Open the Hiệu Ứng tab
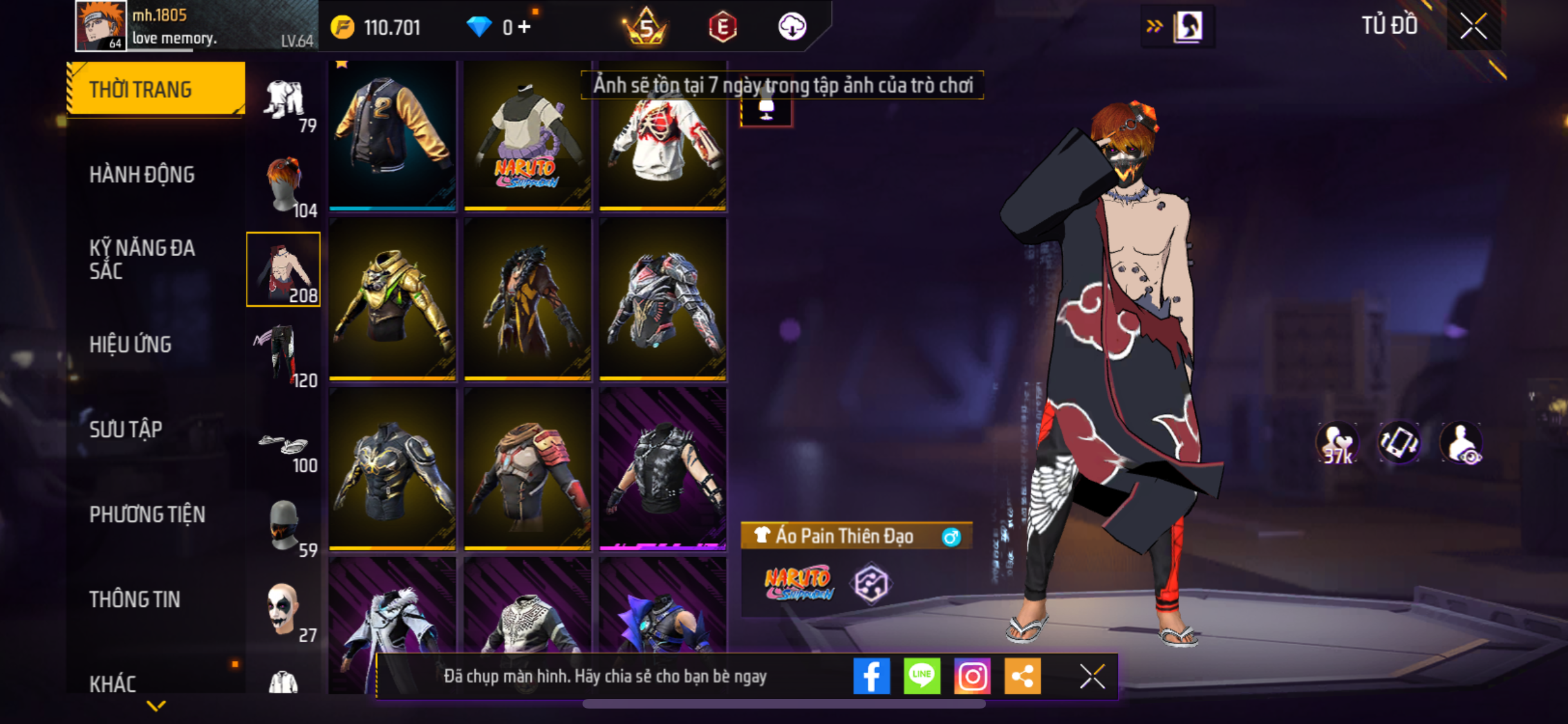The image size is (1568, 724). coord(131,344)
